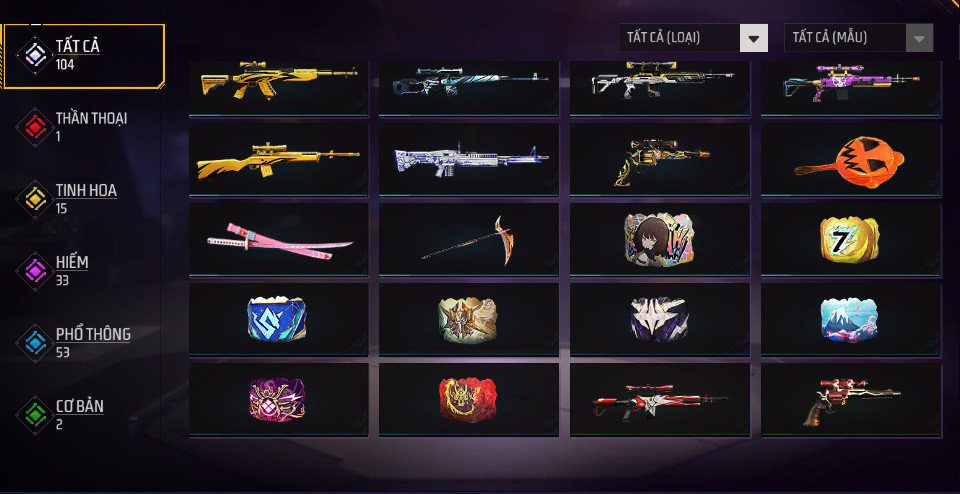
Task: Select the dark scythe weapon skin
Action: tap(468, 238)
